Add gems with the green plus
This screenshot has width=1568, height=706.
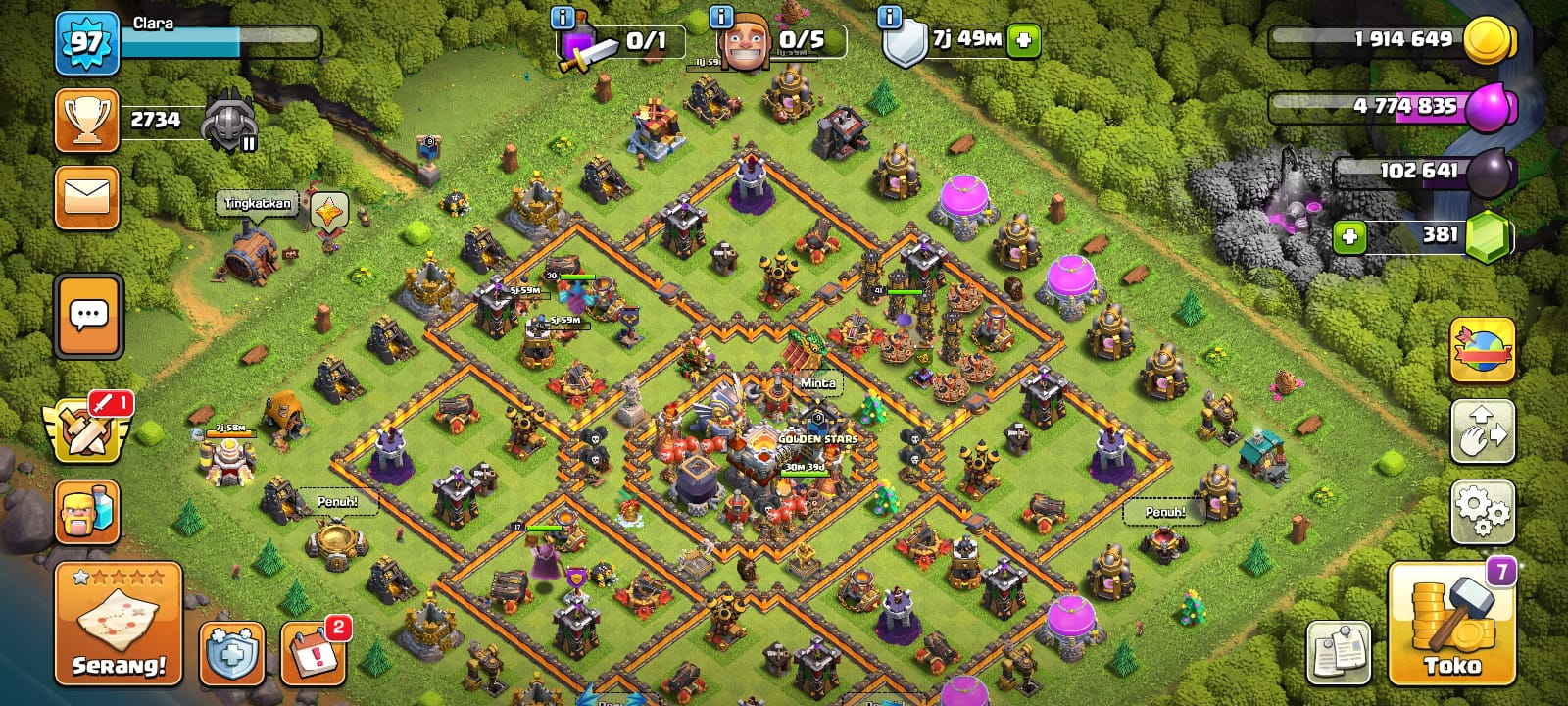point(1349,236)
